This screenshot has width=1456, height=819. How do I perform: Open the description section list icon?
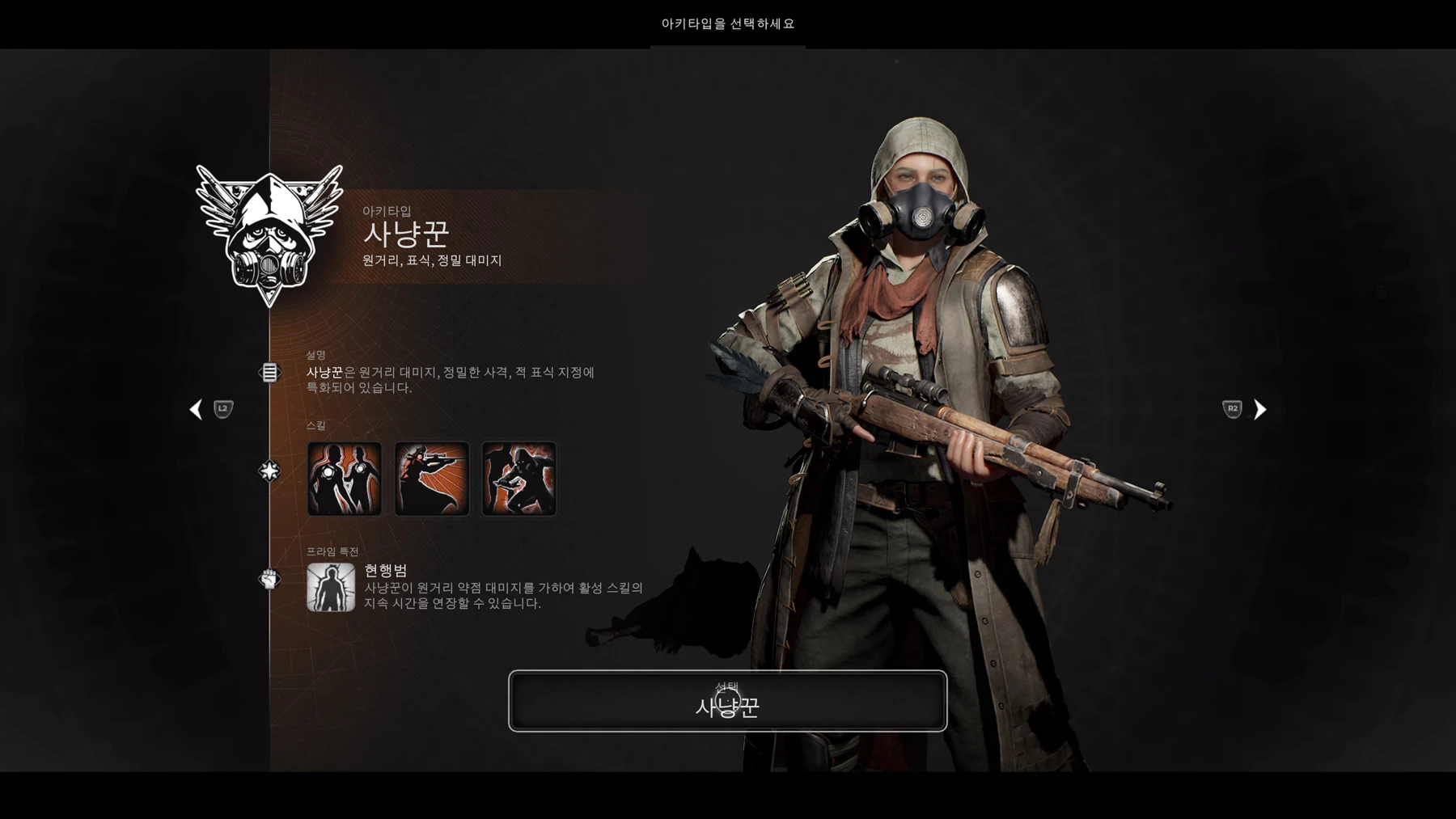tap(269, 373)
